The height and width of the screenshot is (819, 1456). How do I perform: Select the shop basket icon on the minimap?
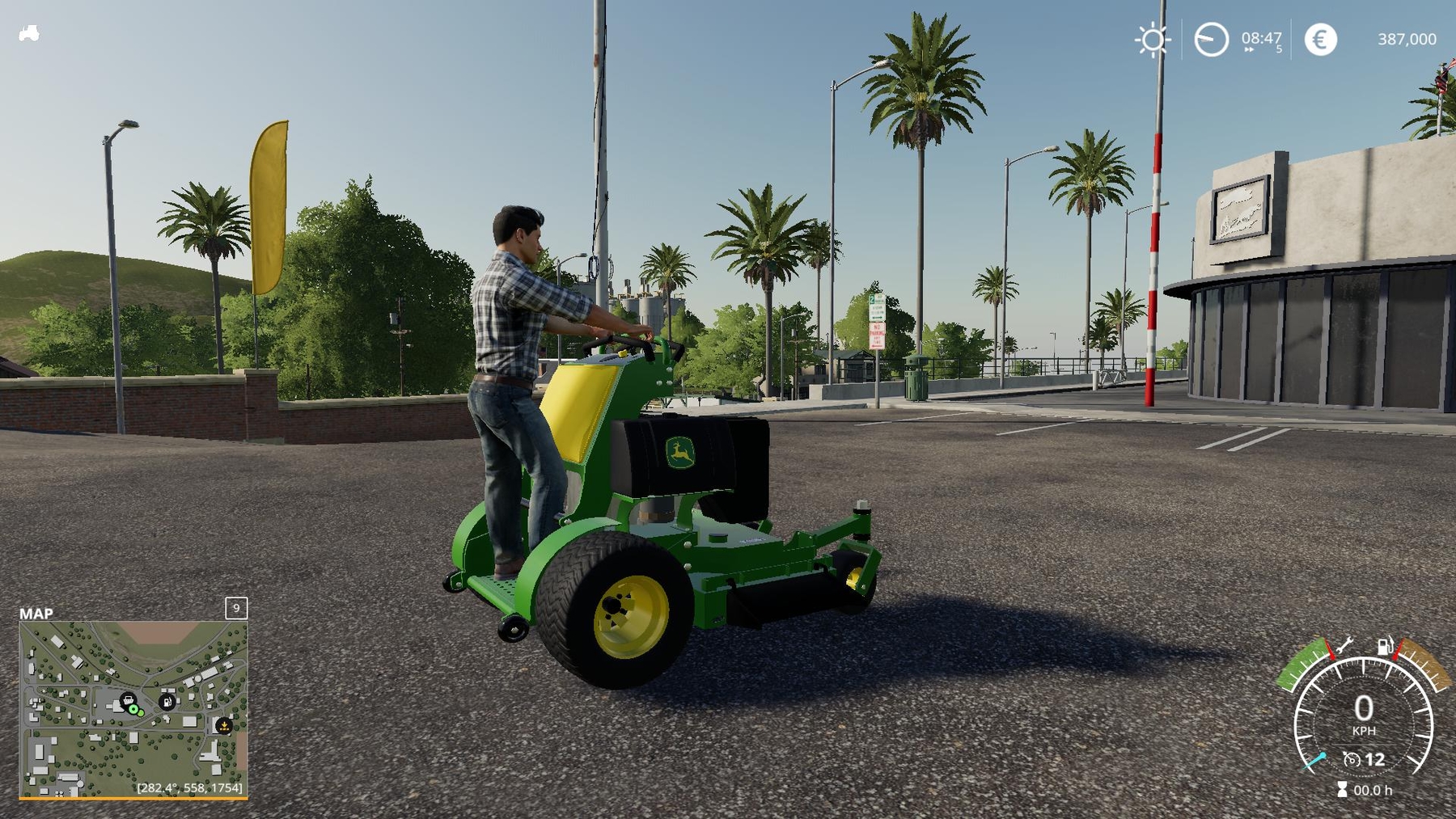(x=128, y=700)
